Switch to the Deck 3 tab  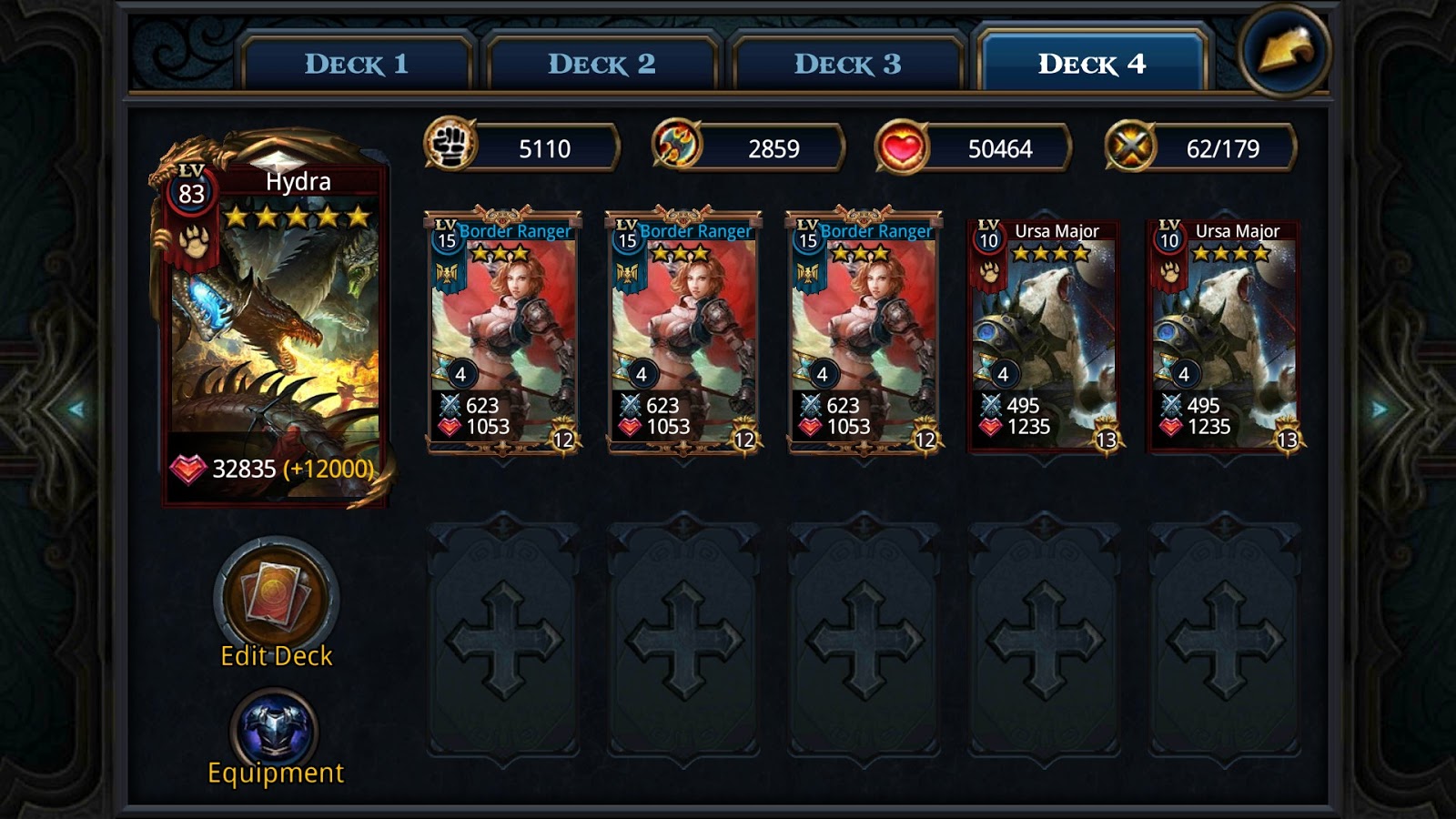click(x=844, y=63)
